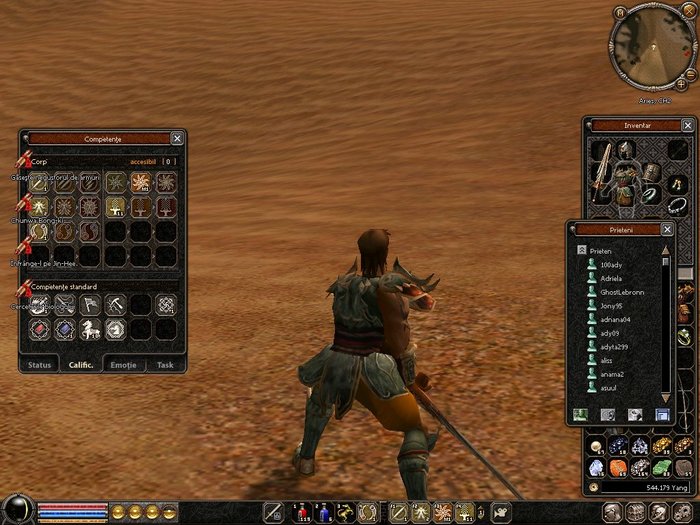Select the white horse riding skill

coord(90,328)
